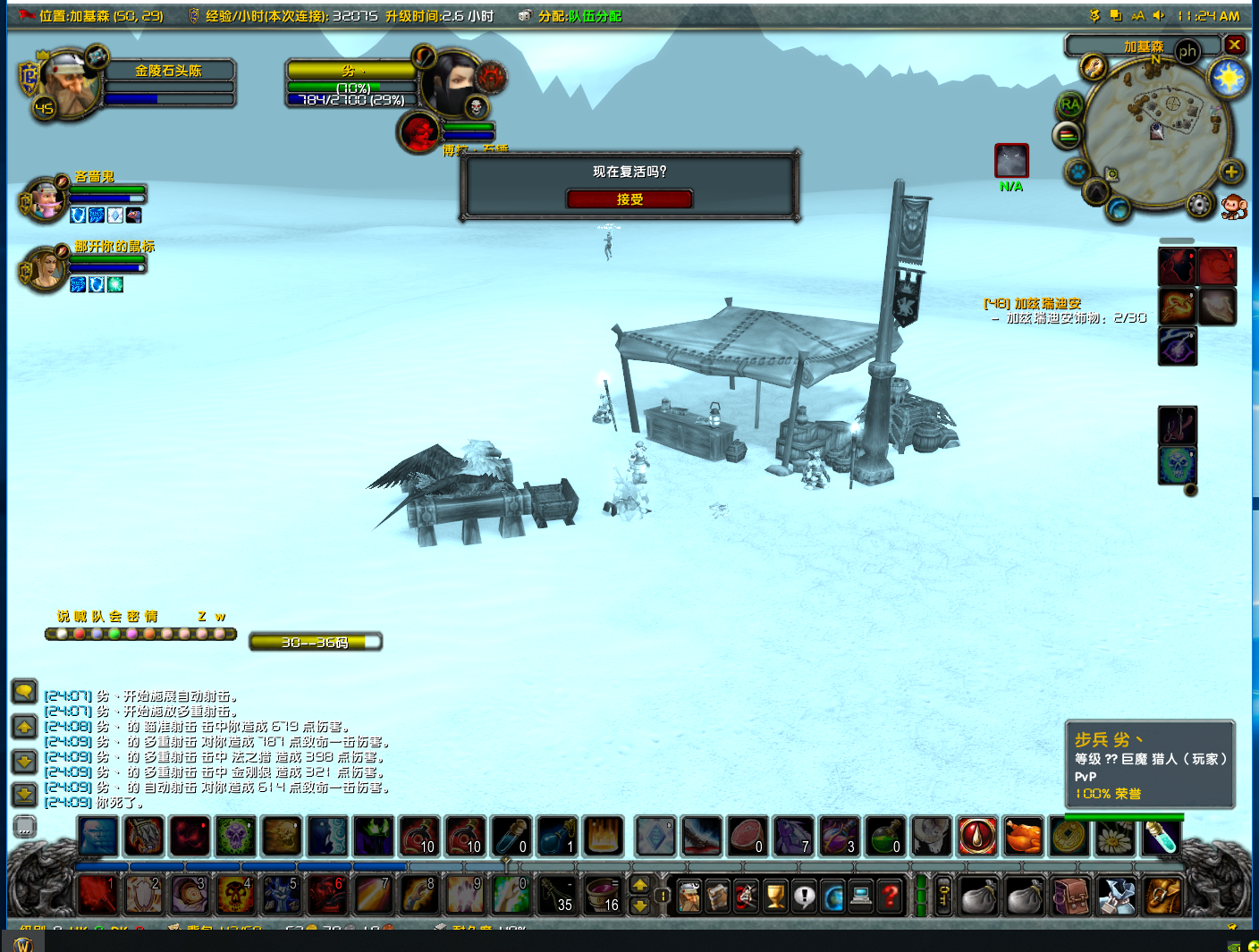Viewport: 1259px width, 952px height.
Task: Close the minimap with the X button
Action: (x=1235, y=45)
